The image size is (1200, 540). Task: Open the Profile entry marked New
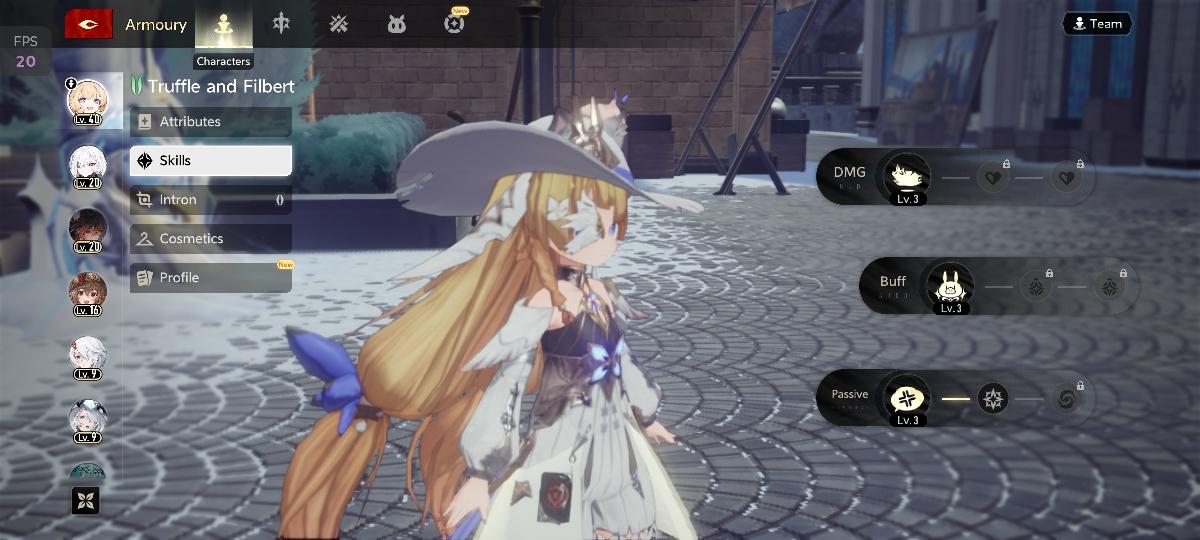[210, 278]
